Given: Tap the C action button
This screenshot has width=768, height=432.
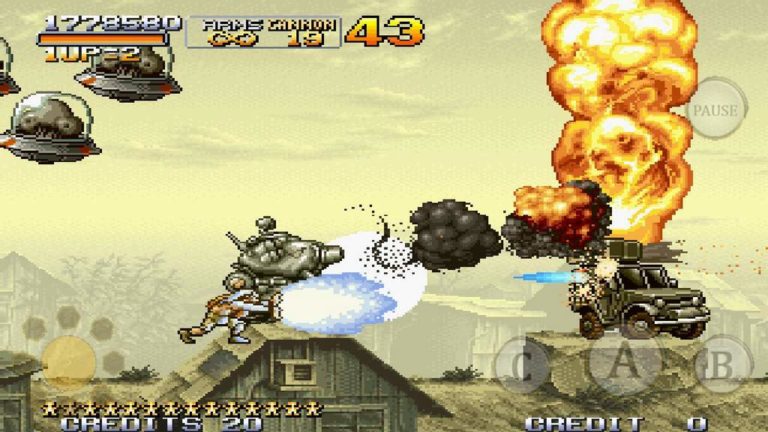Looking at the screenshot, I should (x=522, y=364).
